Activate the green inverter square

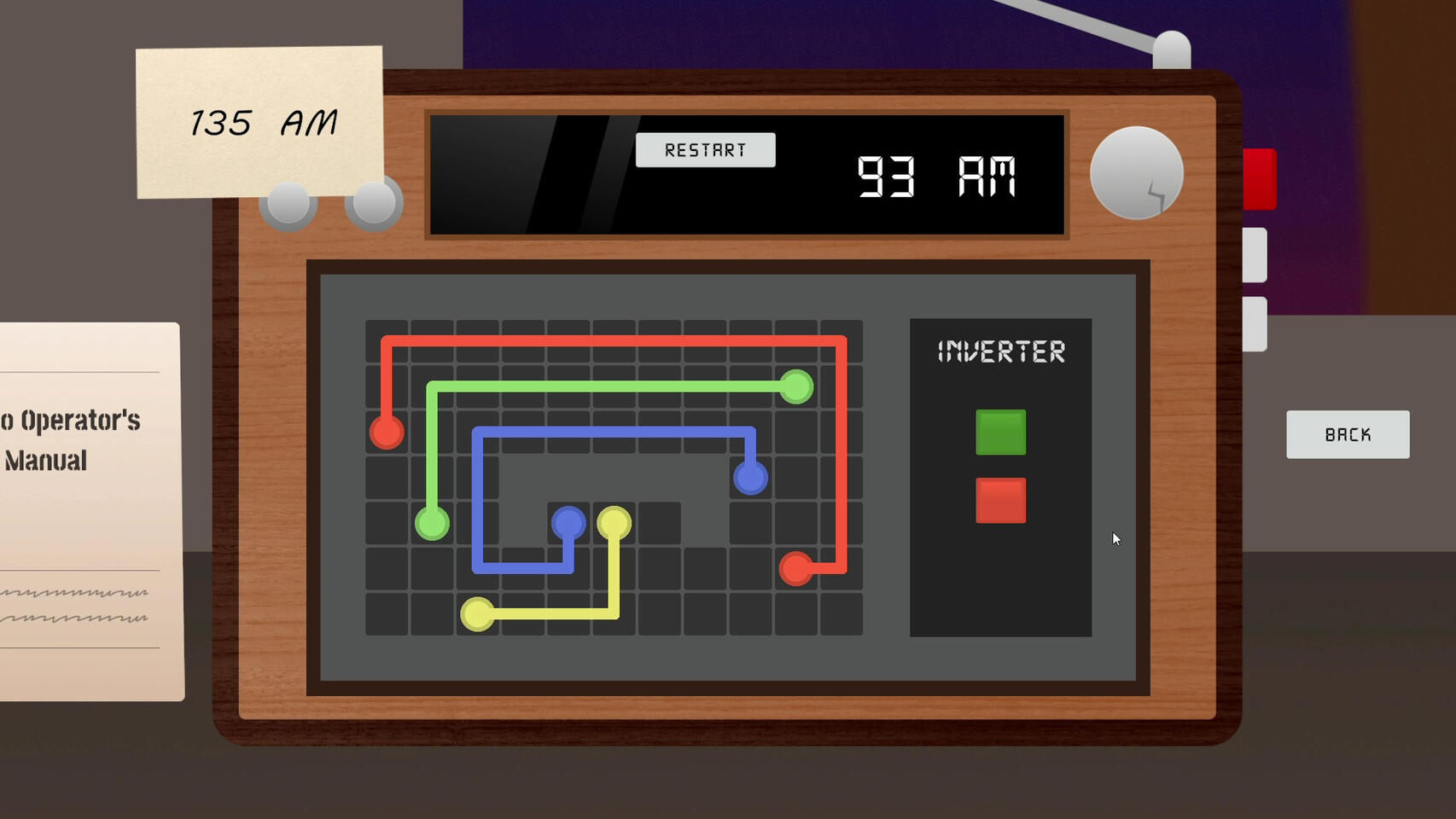pyautogui.click(x=1000, y=432)
